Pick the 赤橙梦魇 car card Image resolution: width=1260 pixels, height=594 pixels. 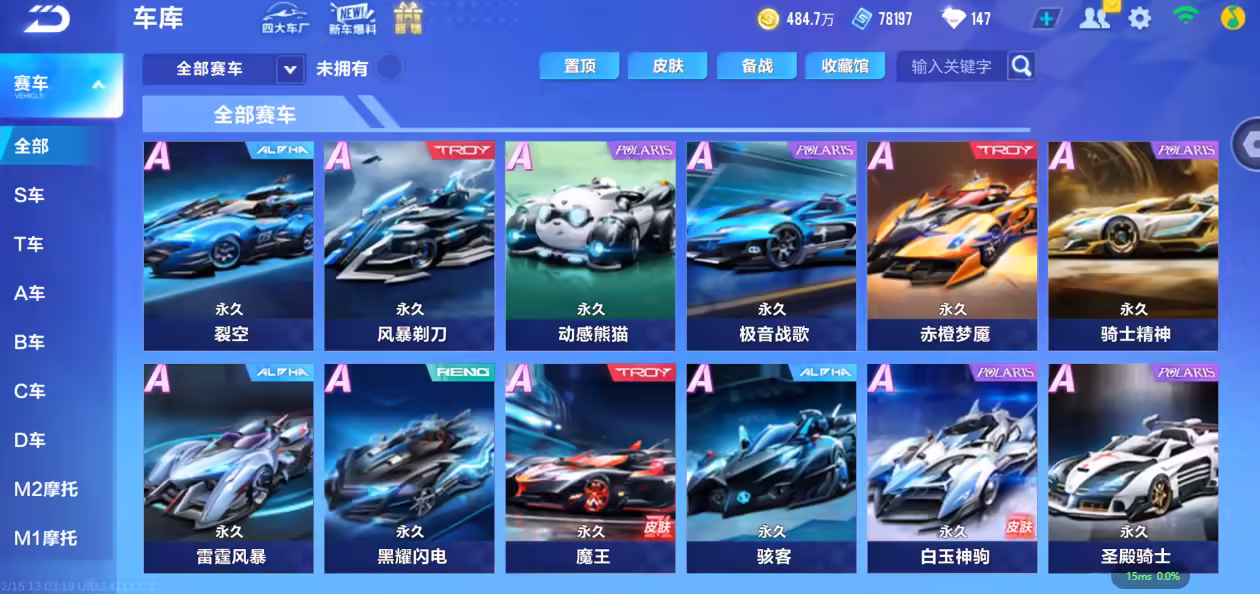click(x=952, y=245)
